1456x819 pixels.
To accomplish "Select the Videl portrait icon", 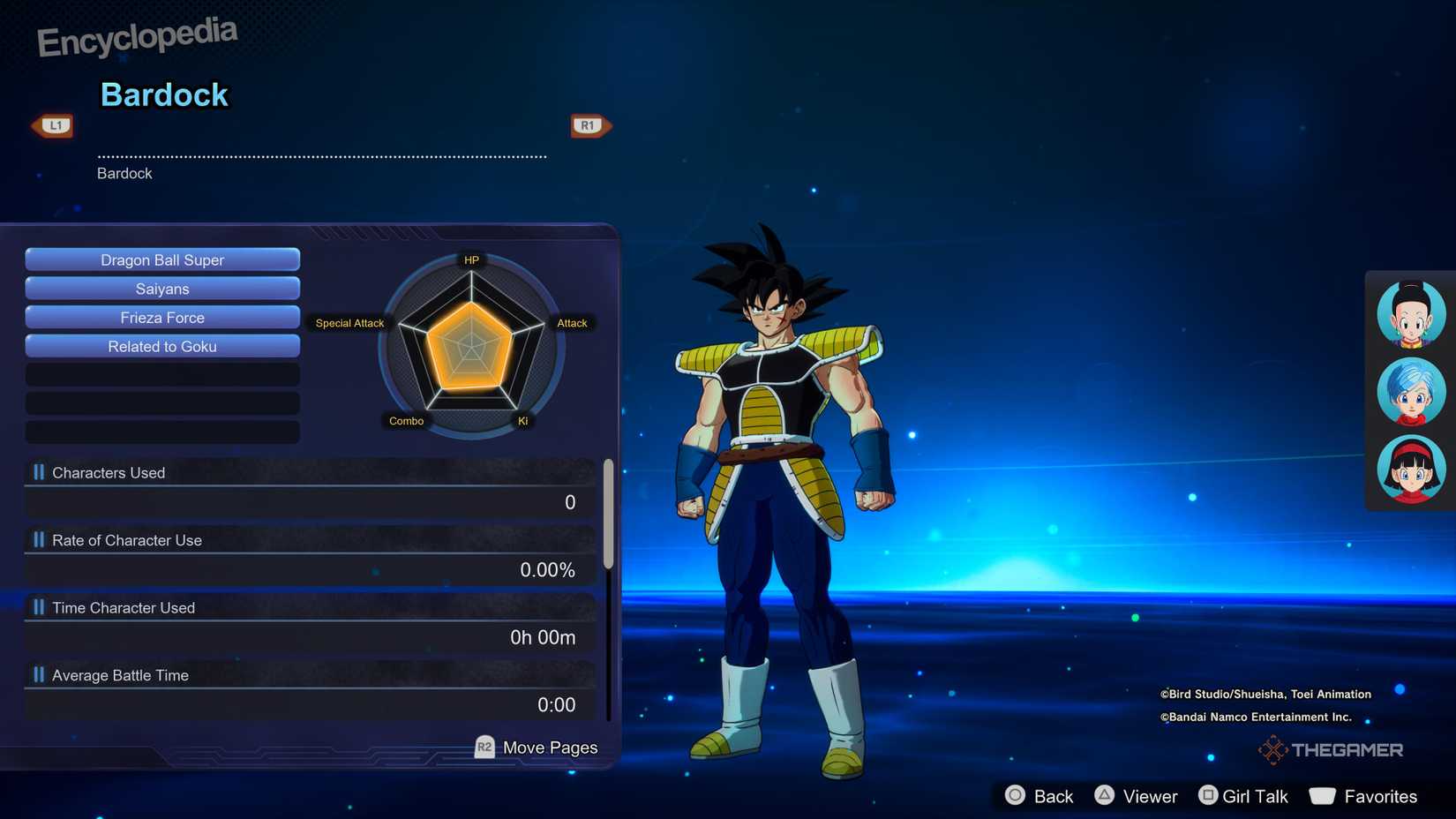I will pos(1410,470).
